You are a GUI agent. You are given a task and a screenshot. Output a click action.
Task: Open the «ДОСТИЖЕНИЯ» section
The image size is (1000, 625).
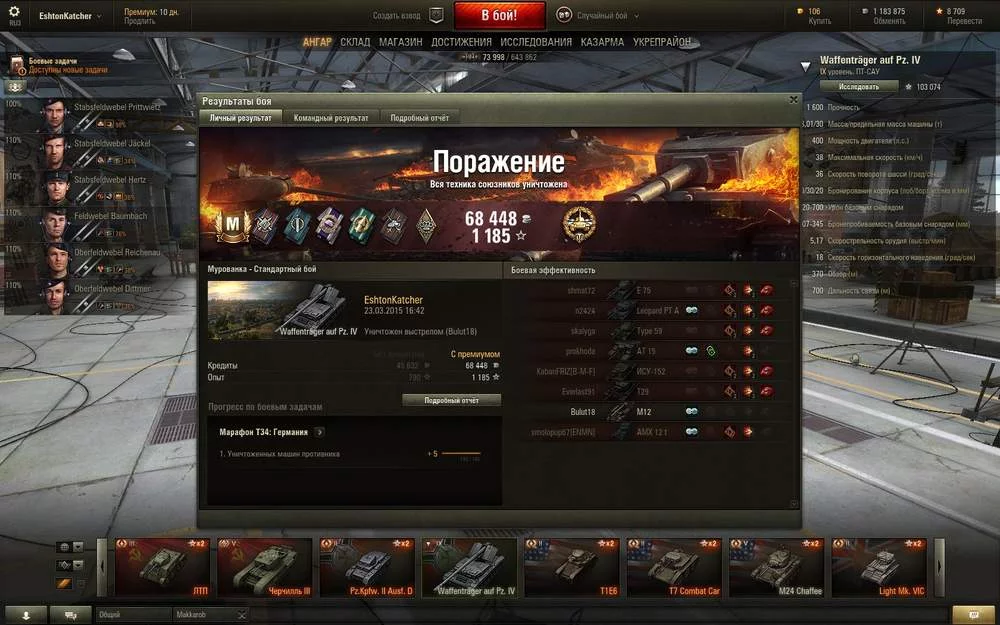[461, 42]
